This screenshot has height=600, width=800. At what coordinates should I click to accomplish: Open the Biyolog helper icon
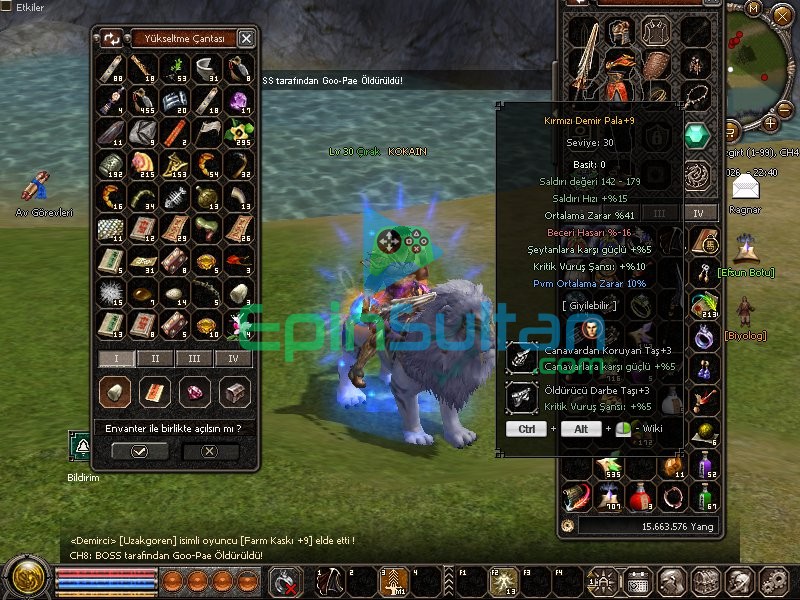point(745,310)
